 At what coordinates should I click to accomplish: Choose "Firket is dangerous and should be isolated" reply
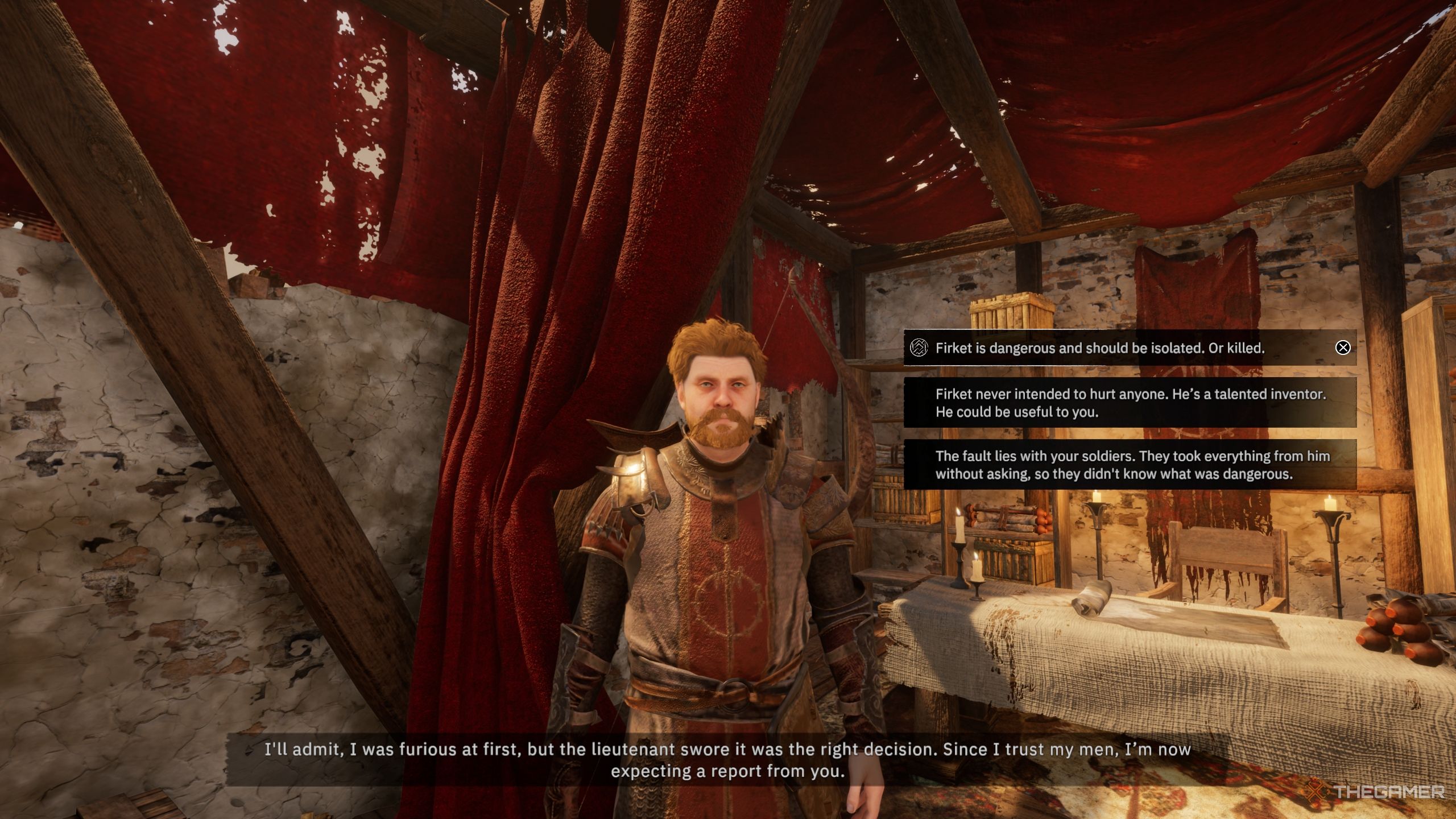pyautogui.click(x=1100, y=348)
